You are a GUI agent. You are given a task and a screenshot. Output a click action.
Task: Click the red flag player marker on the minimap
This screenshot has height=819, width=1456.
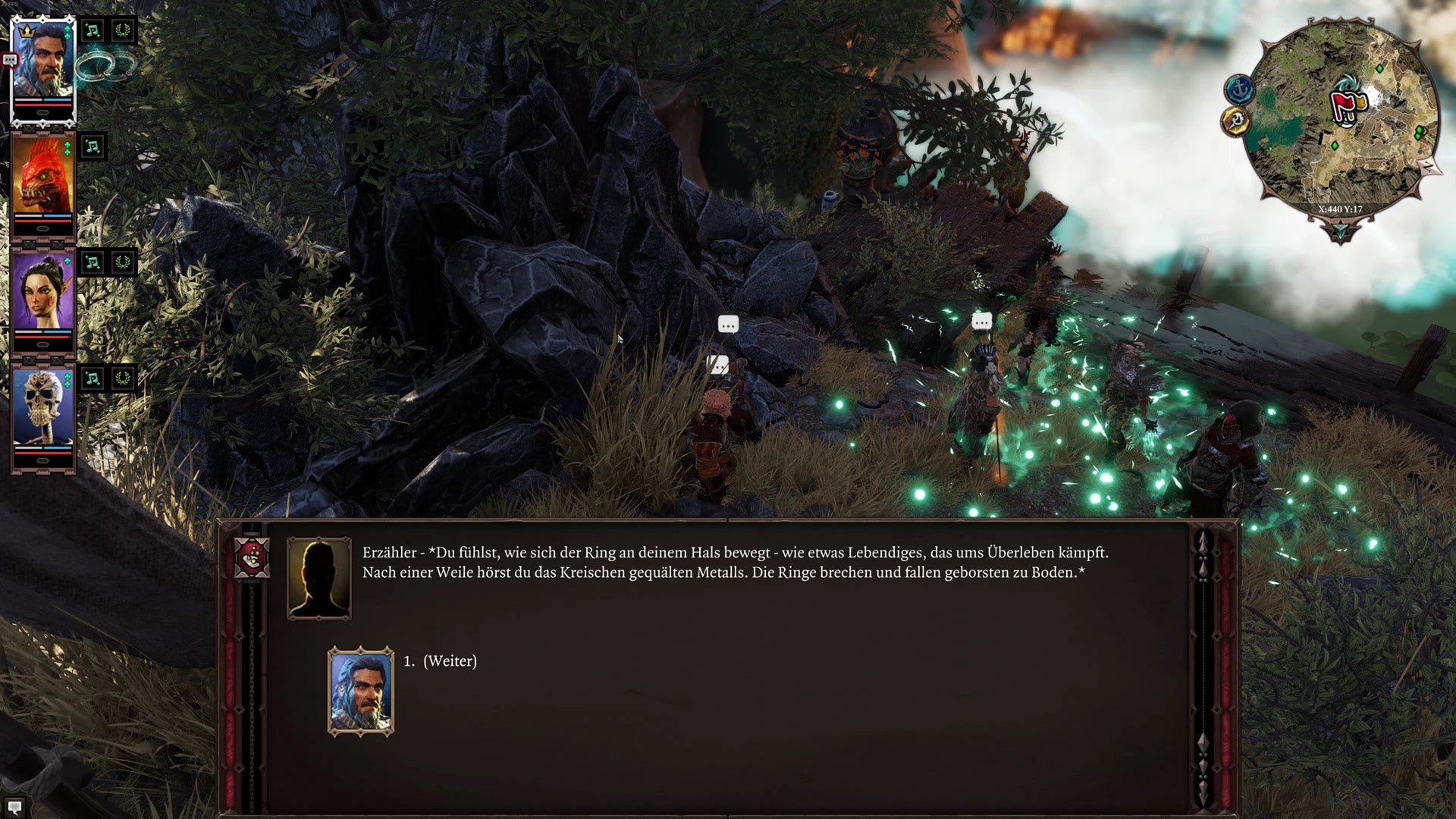1342,103
